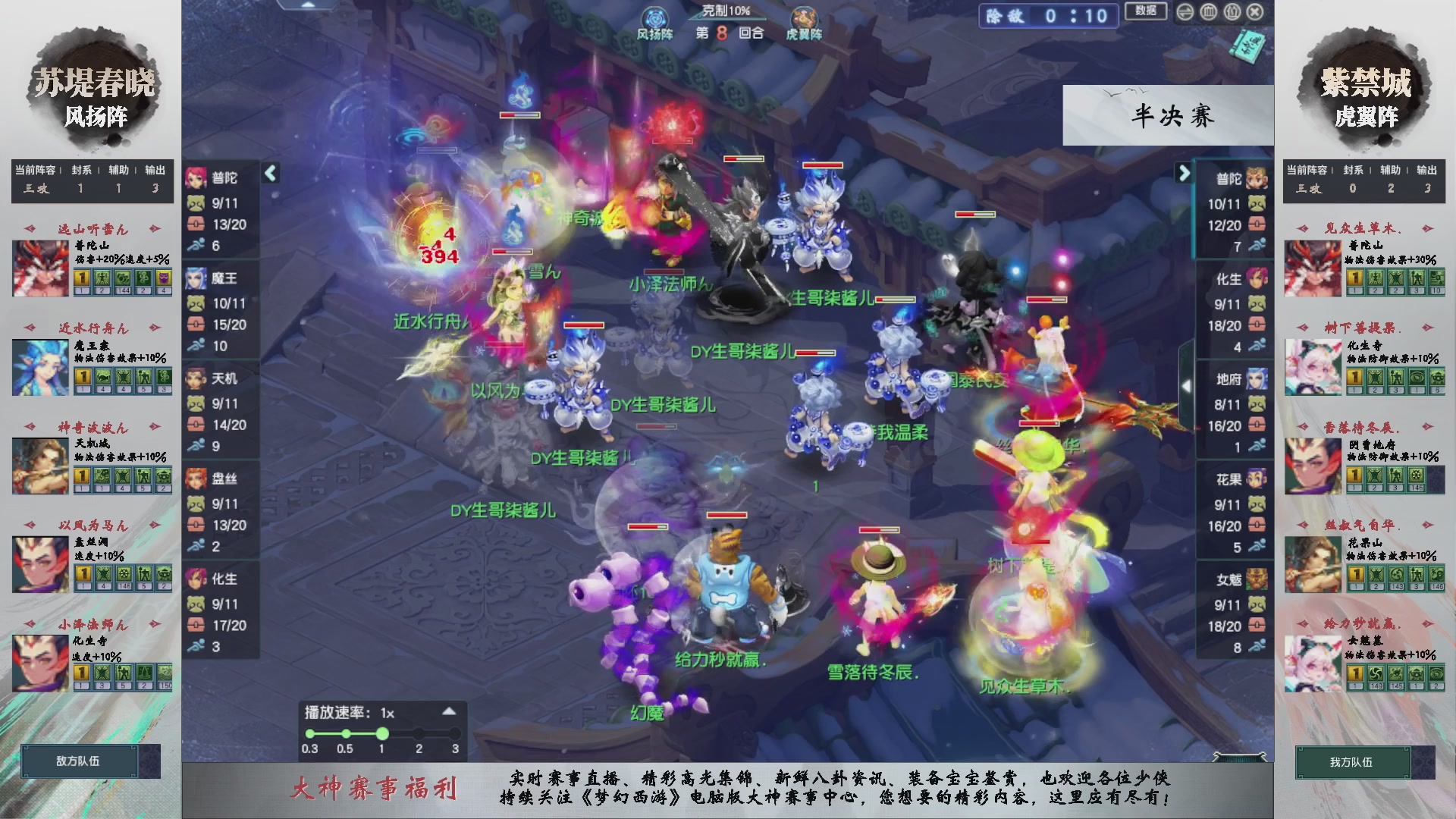Click the swap arrows icon near the timer
This screenshot has width=1456, height=819.
1184,12
